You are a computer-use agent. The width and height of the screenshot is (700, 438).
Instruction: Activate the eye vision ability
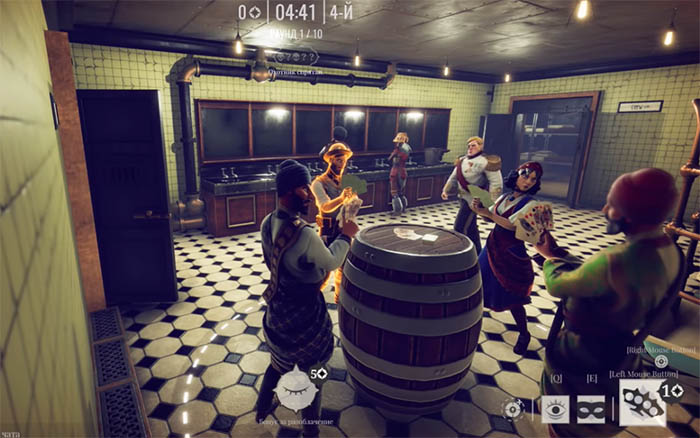(556, 408)
